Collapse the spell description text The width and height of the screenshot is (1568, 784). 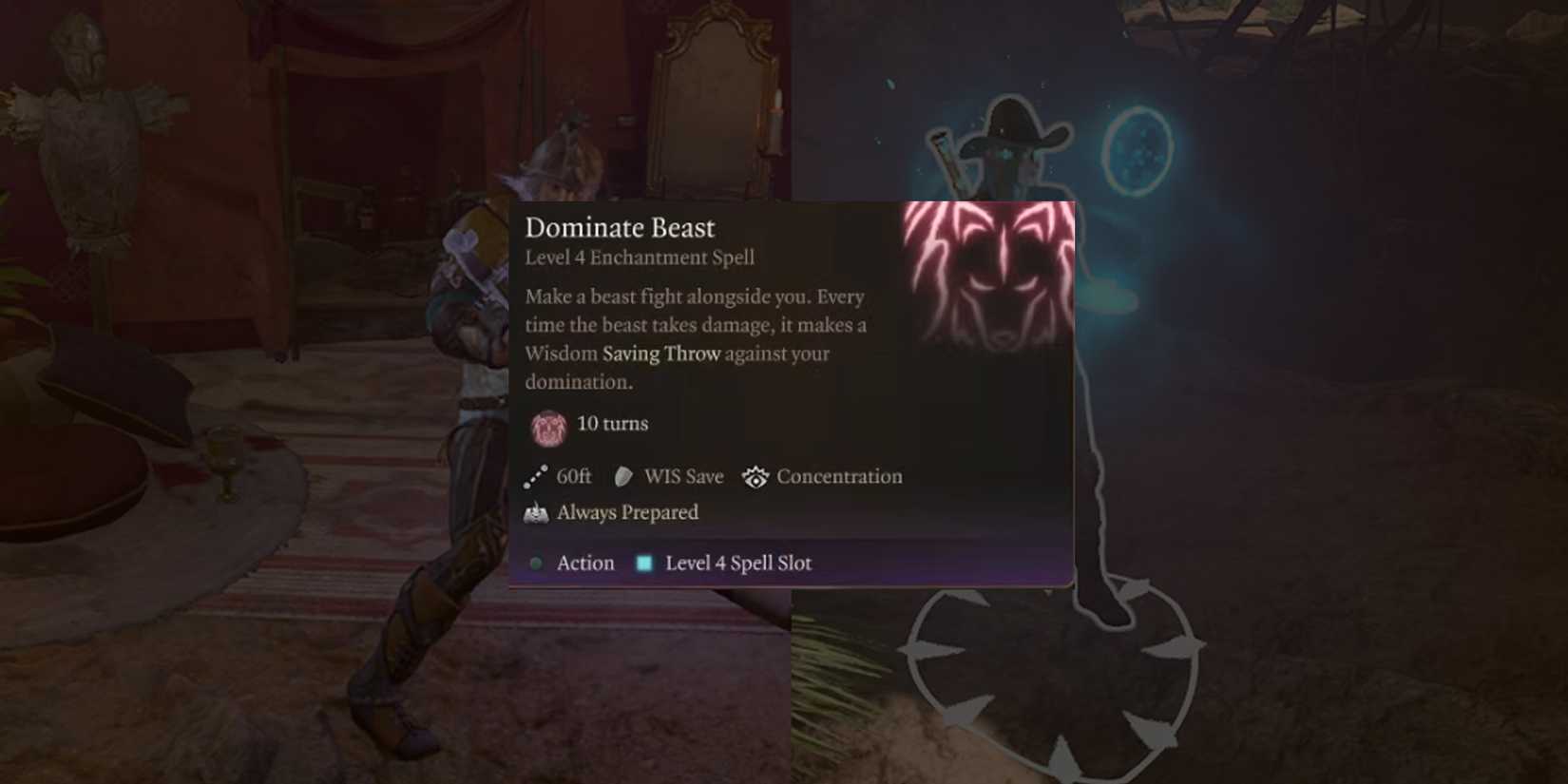pyautogui.click(x=694, y=338)
